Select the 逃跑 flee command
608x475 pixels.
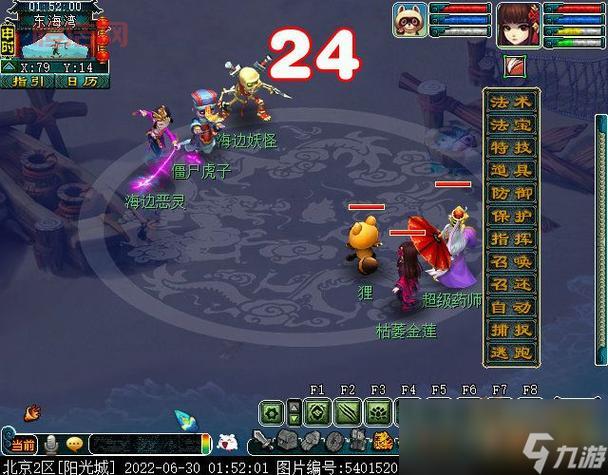click(x=511, y=354)
